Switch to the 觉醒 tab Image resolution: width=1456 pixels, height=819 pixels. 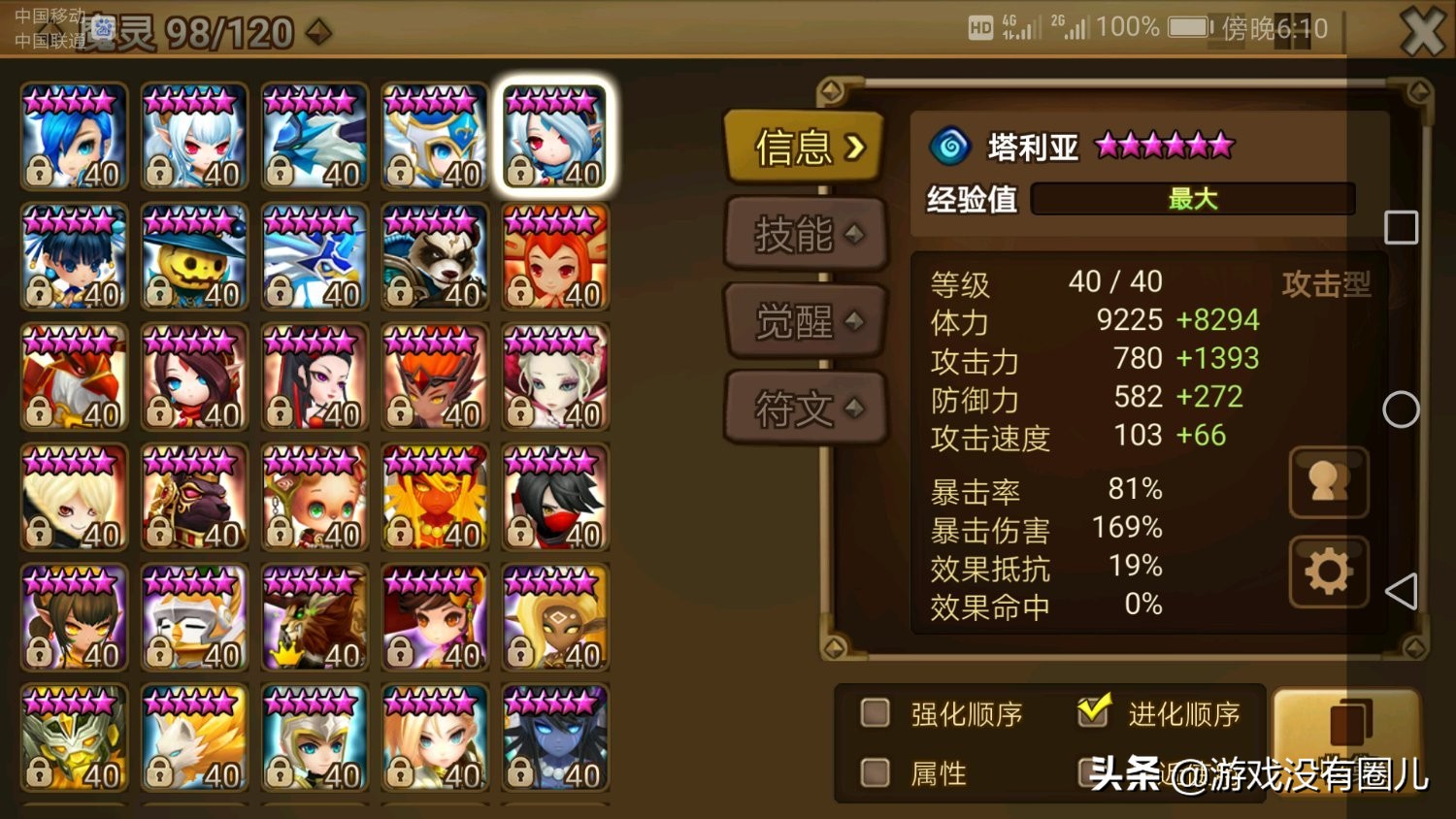[x=806, y=320]
